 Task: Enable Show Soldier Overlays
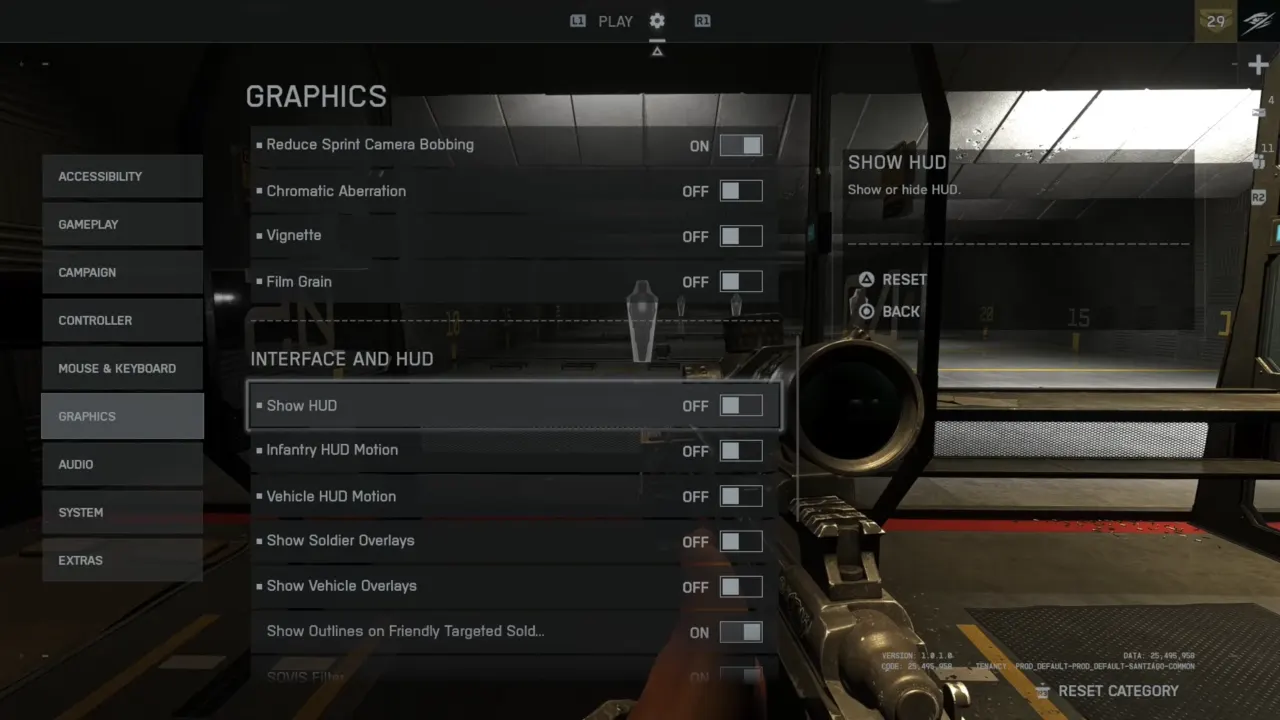(x=741, y=541)
